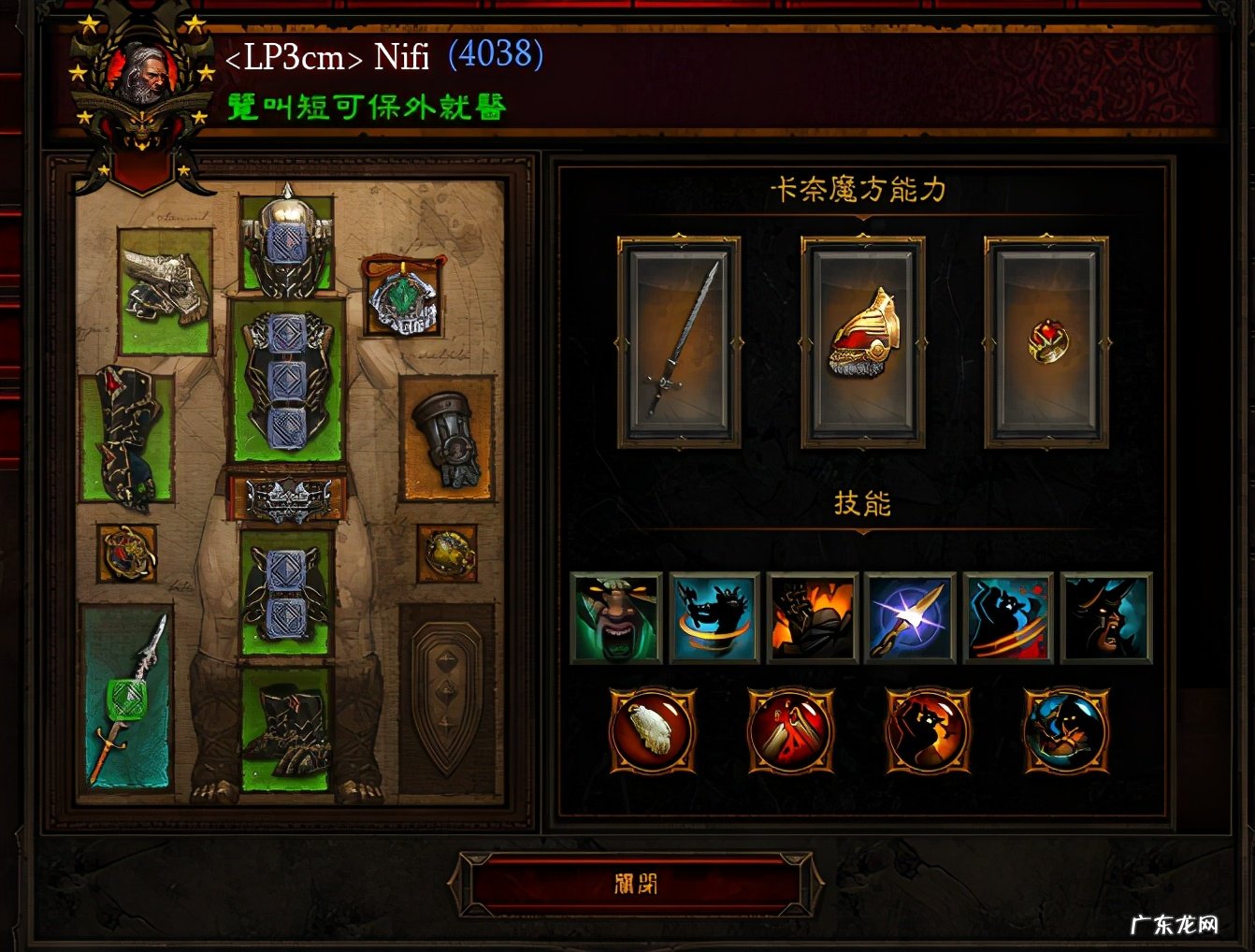Inspect the glowing spear skill icon
1255x952 pixels.
tap(910, 618)
